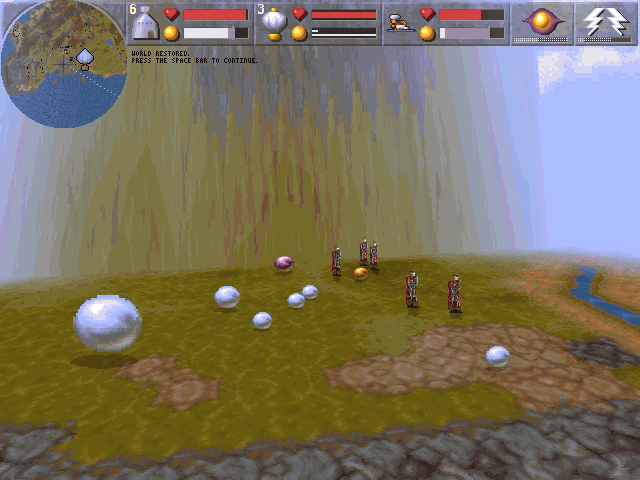Choose the fireball spell slot
The height and width of the screenshot is (480, 640).
click(x=543, y=22)
